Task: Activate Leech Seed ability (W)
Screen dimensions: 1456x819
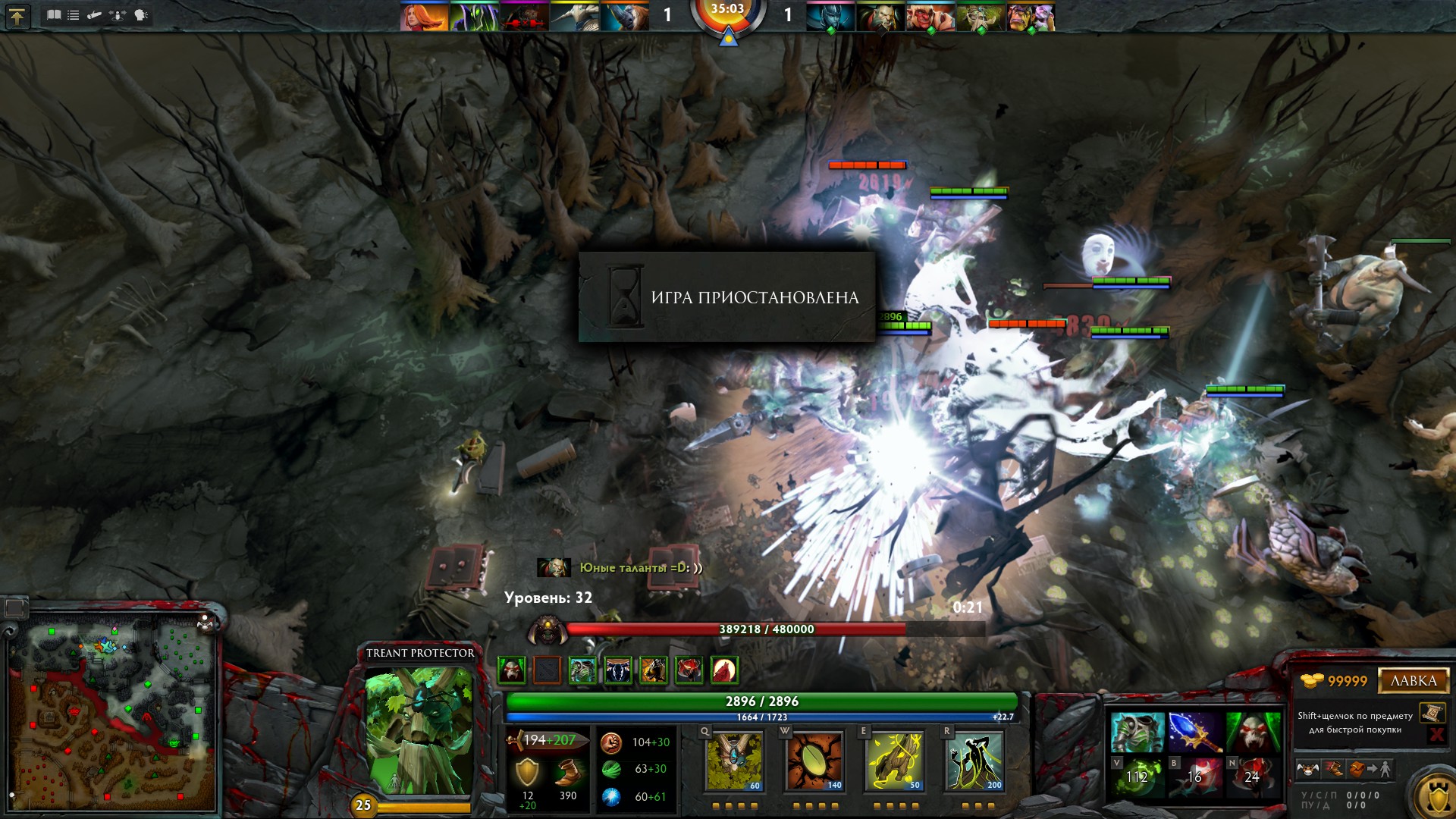Action: [815, 761]
